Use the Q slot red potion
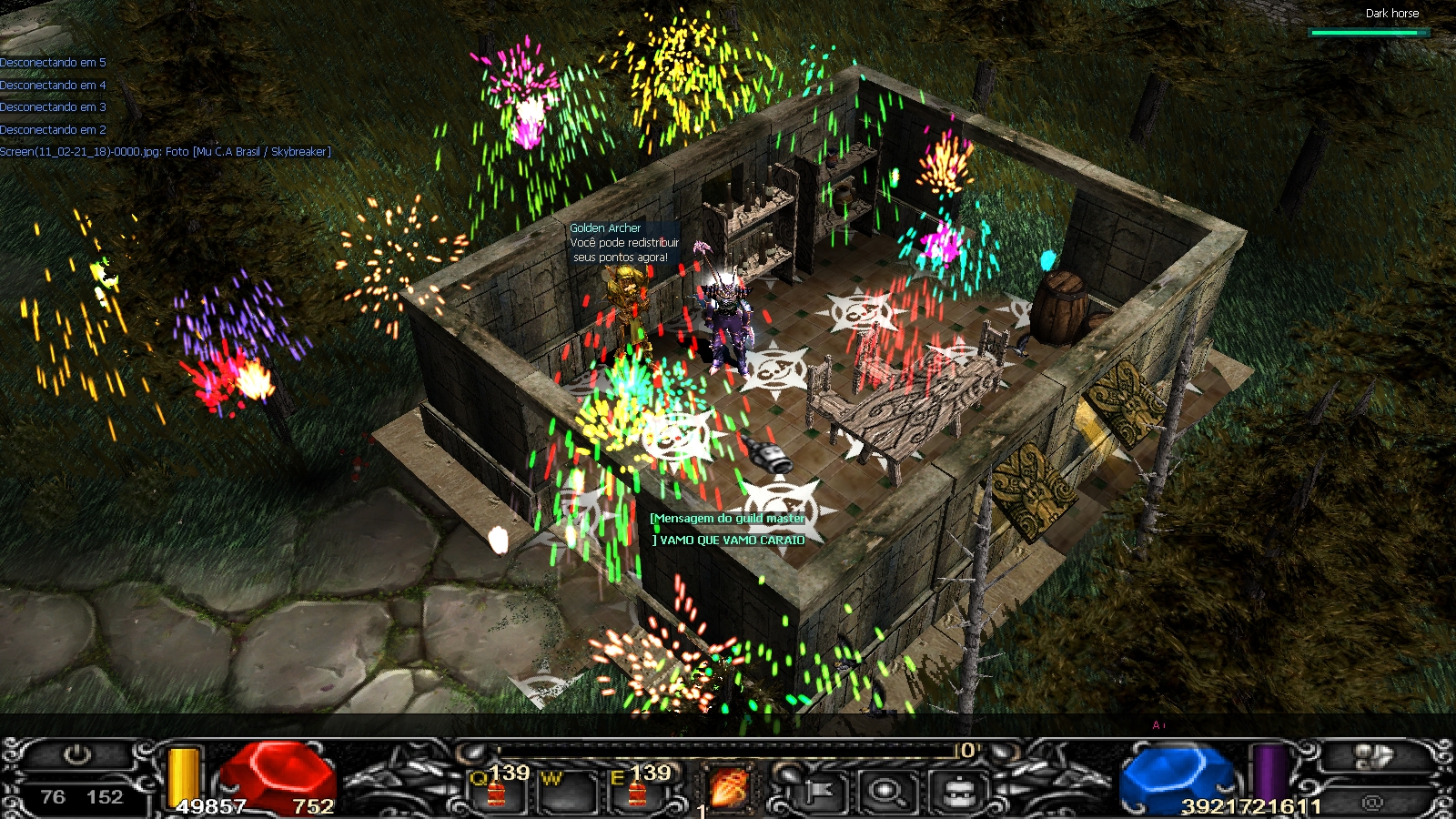This screenshot has height=819, width=1456. (496, 792)
